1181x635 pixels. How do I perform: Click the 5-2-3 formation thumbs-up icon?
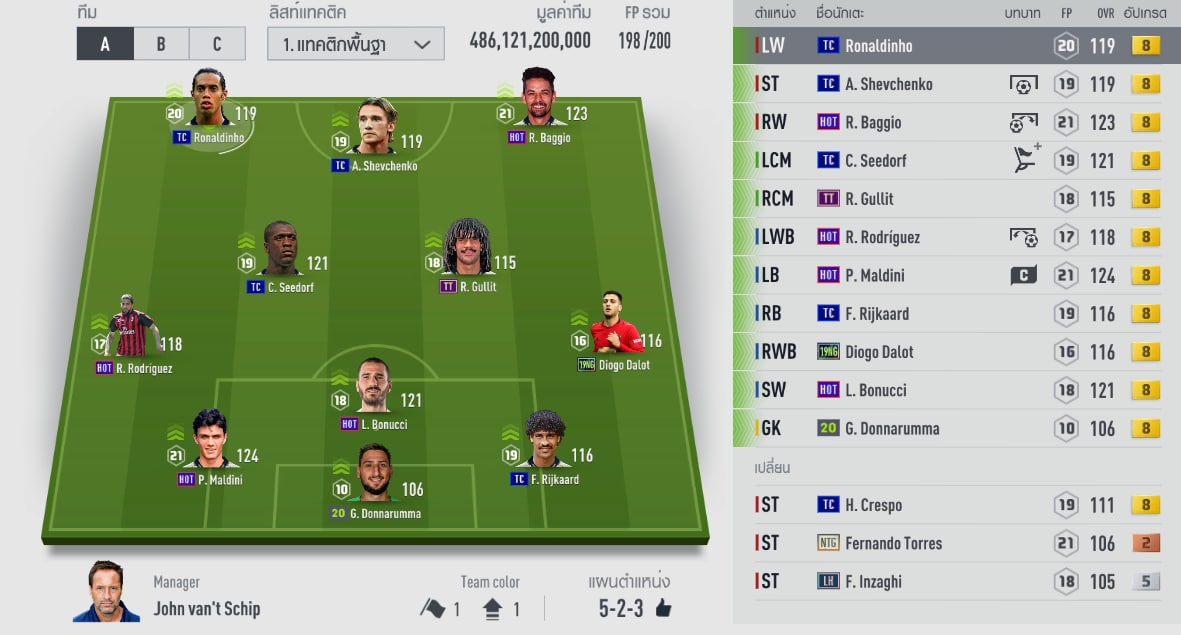(x=663, y=609)
